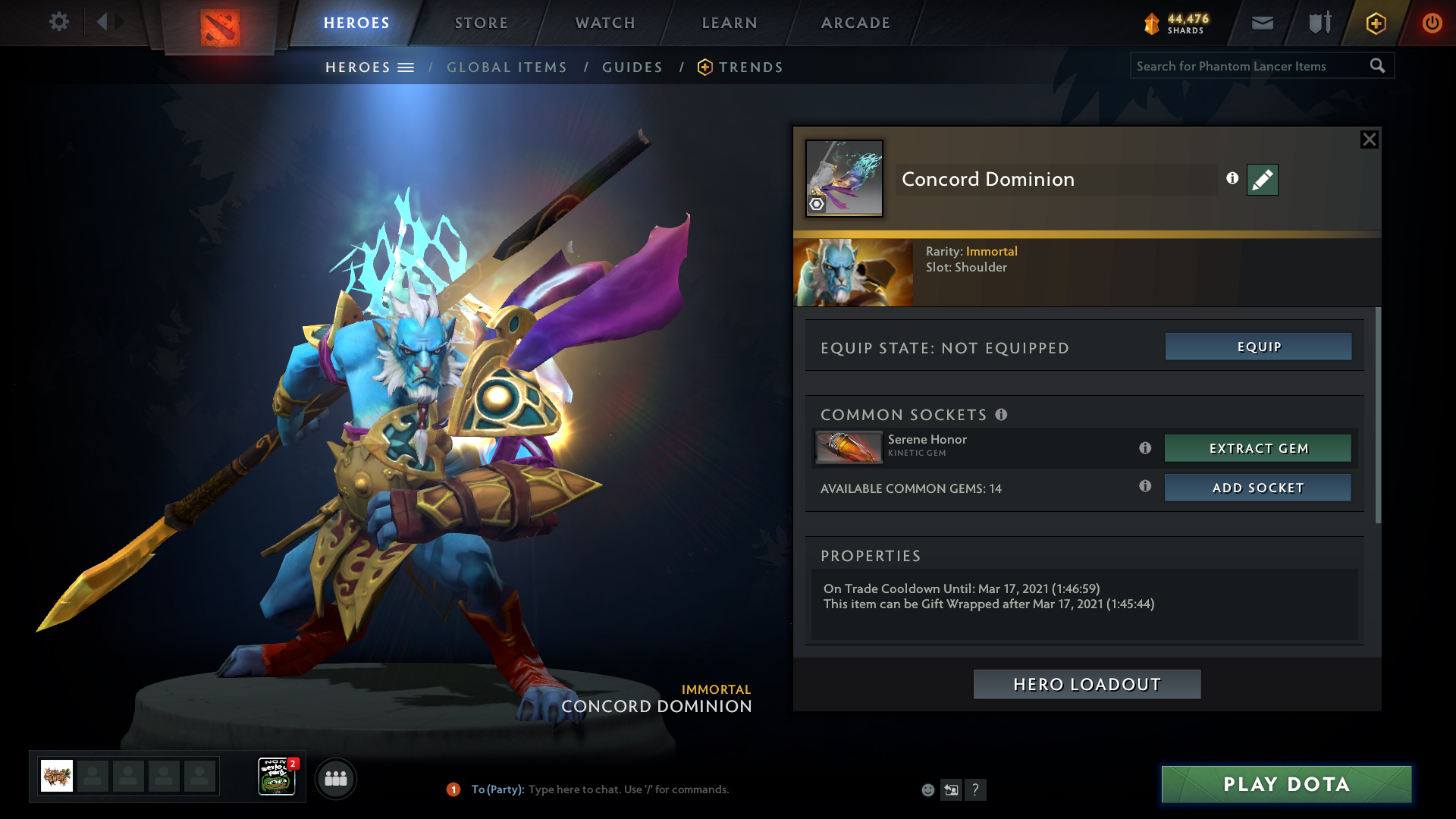Open the Learn tab
The image size is (1456, 819).
point(730,23)
